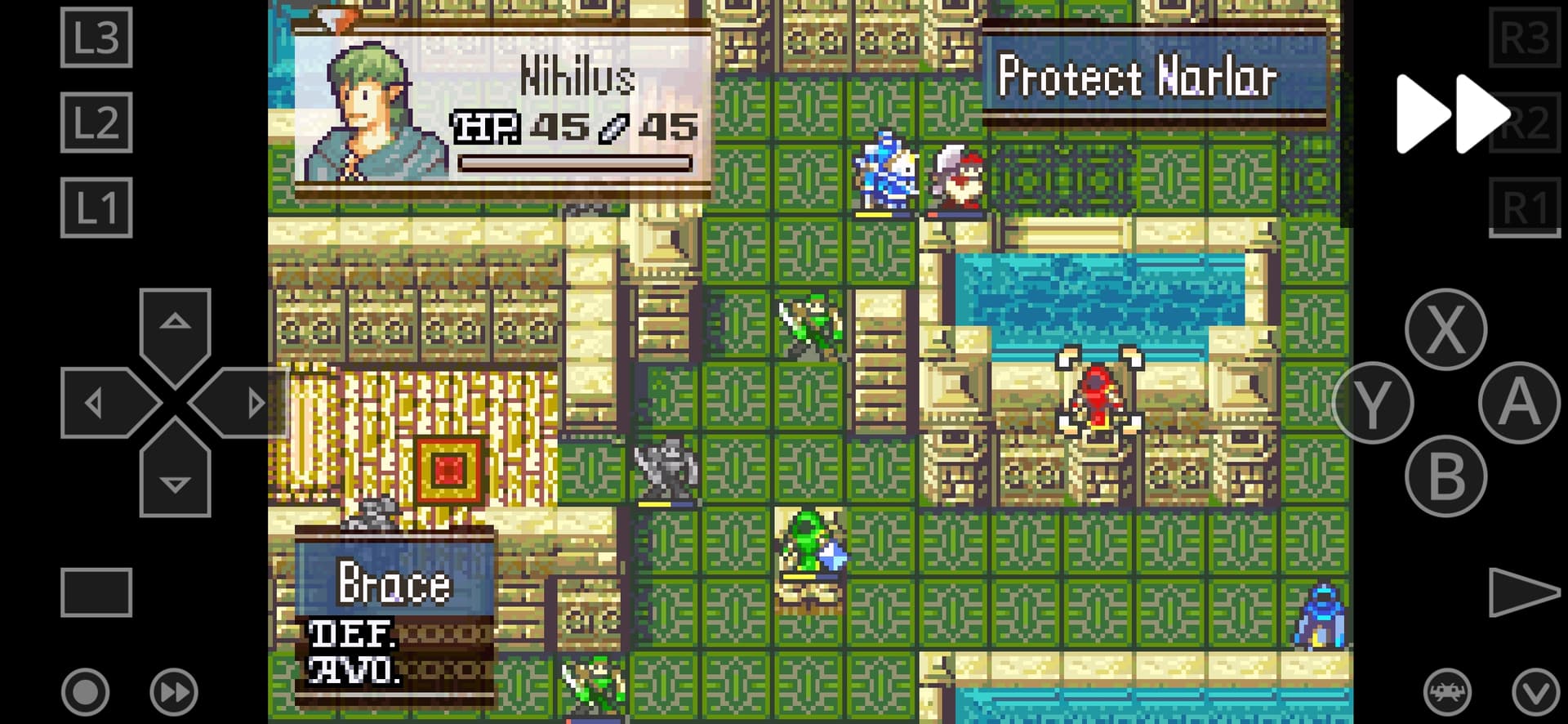Viewport: 1568px width, 724px height.
Task: Tap the L3 button
Action: [96, 38]
